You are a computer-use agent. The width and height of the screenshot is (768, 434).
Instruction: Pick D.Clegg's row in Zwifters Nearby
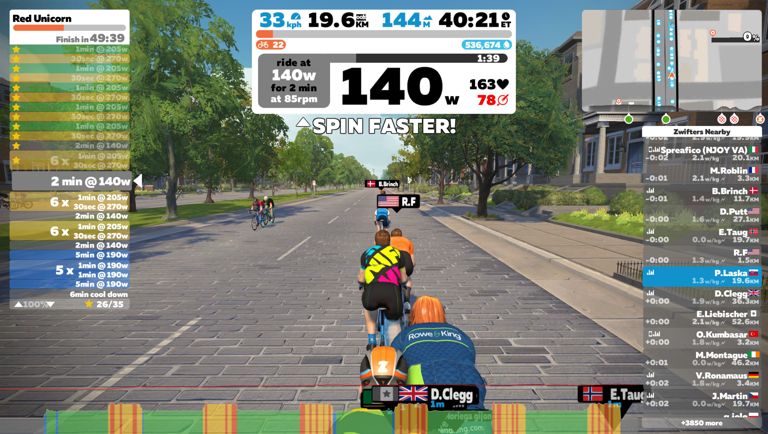[x=702, y=297]
